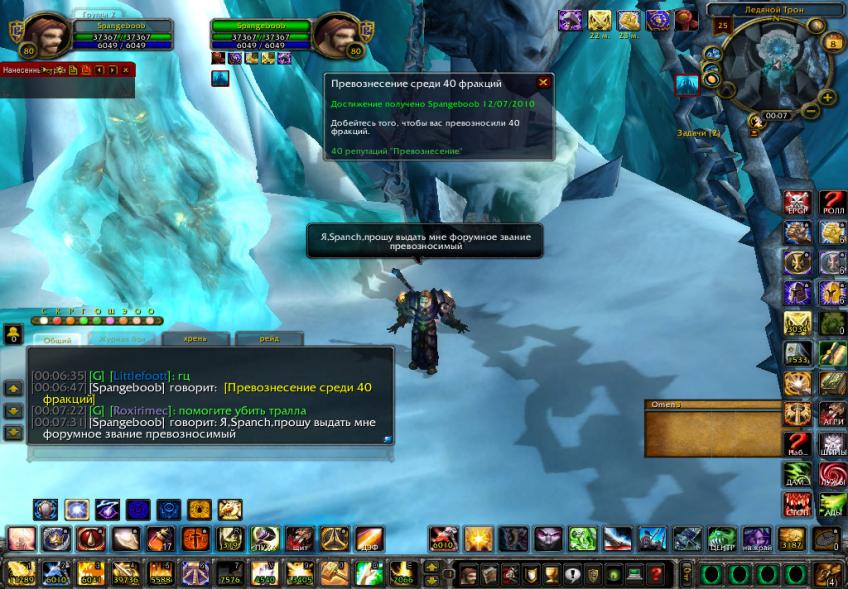Select the хрень chat tab
The image size is (848, 589).
196,340
